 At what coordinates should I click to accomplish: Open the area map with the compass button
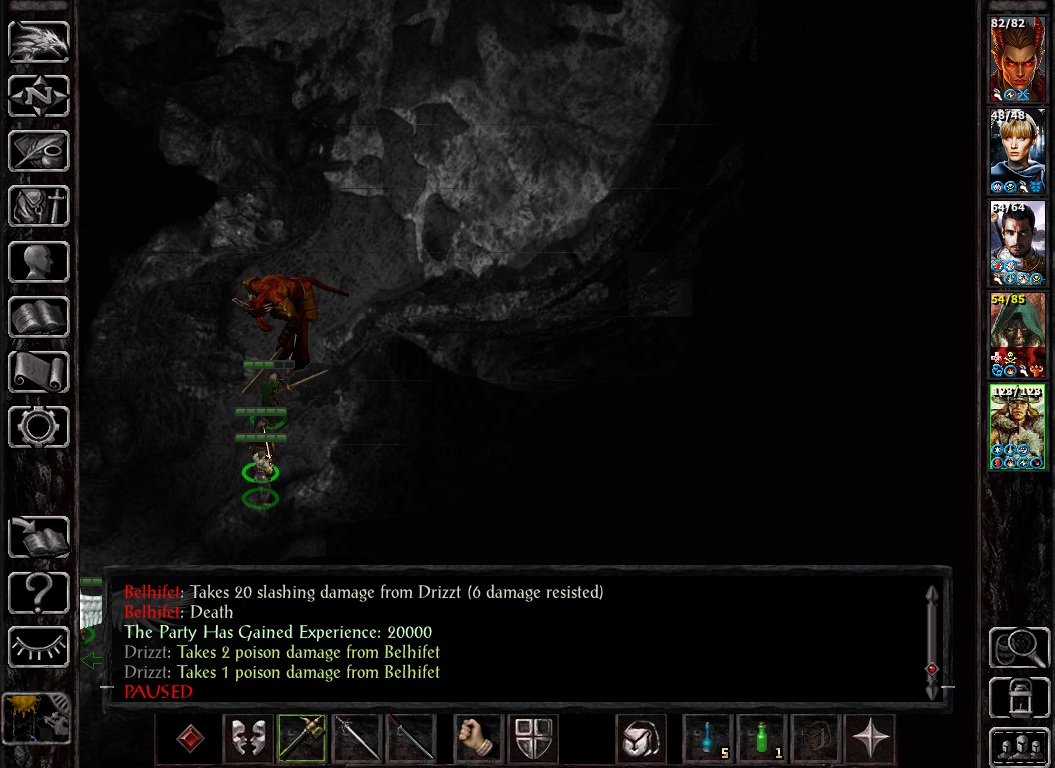39,97
